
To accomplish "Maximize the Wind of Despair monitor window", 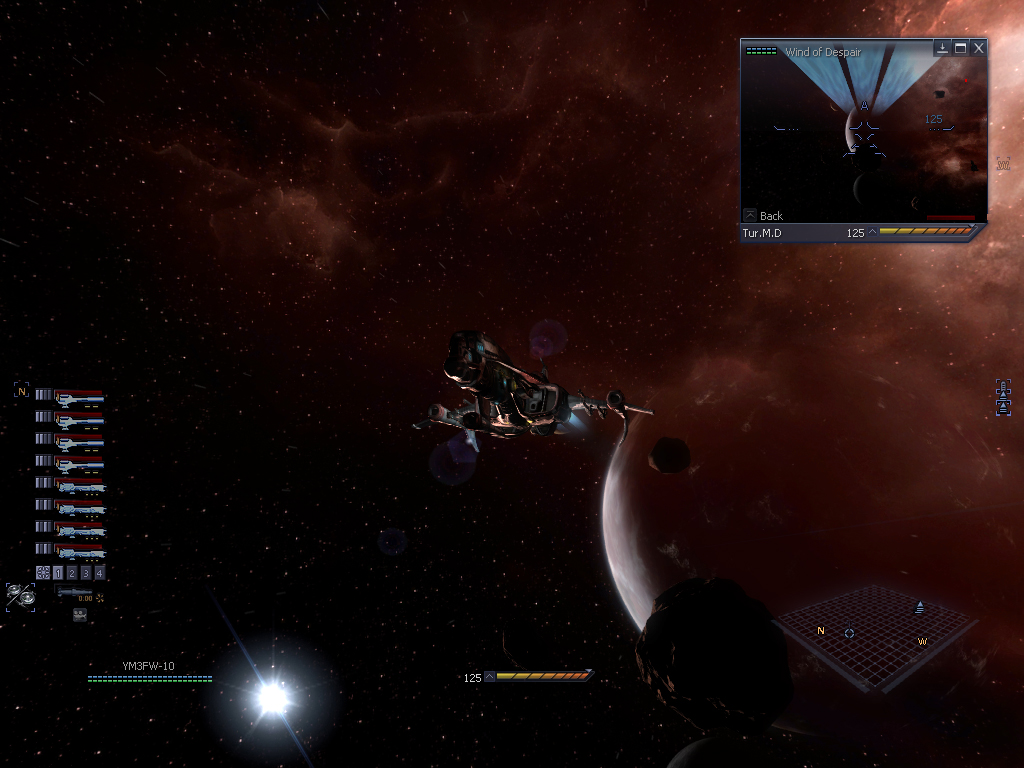I will 960,48.
